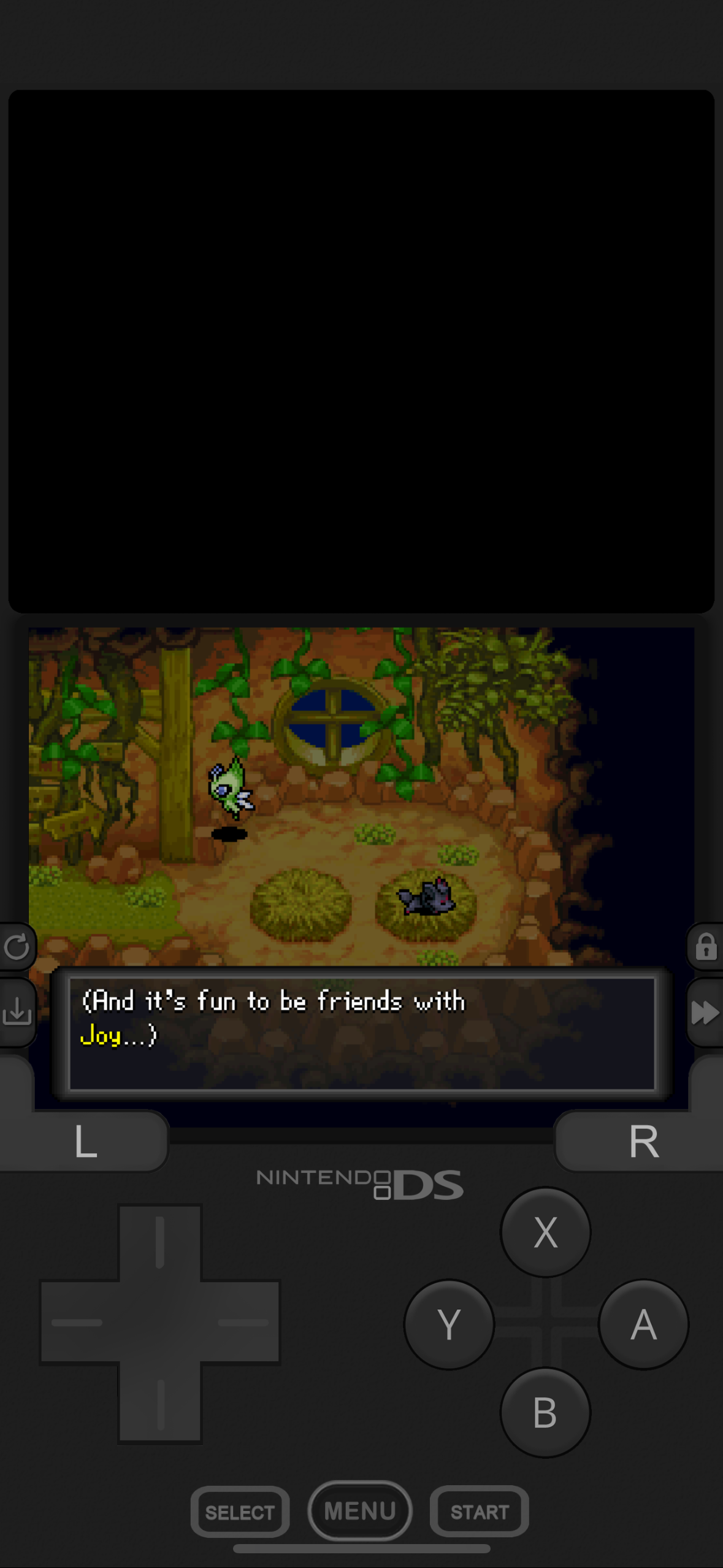The image size is (723, 1568).
Task: Tap the R shoulder button
Action: [x=643, y=1142]
